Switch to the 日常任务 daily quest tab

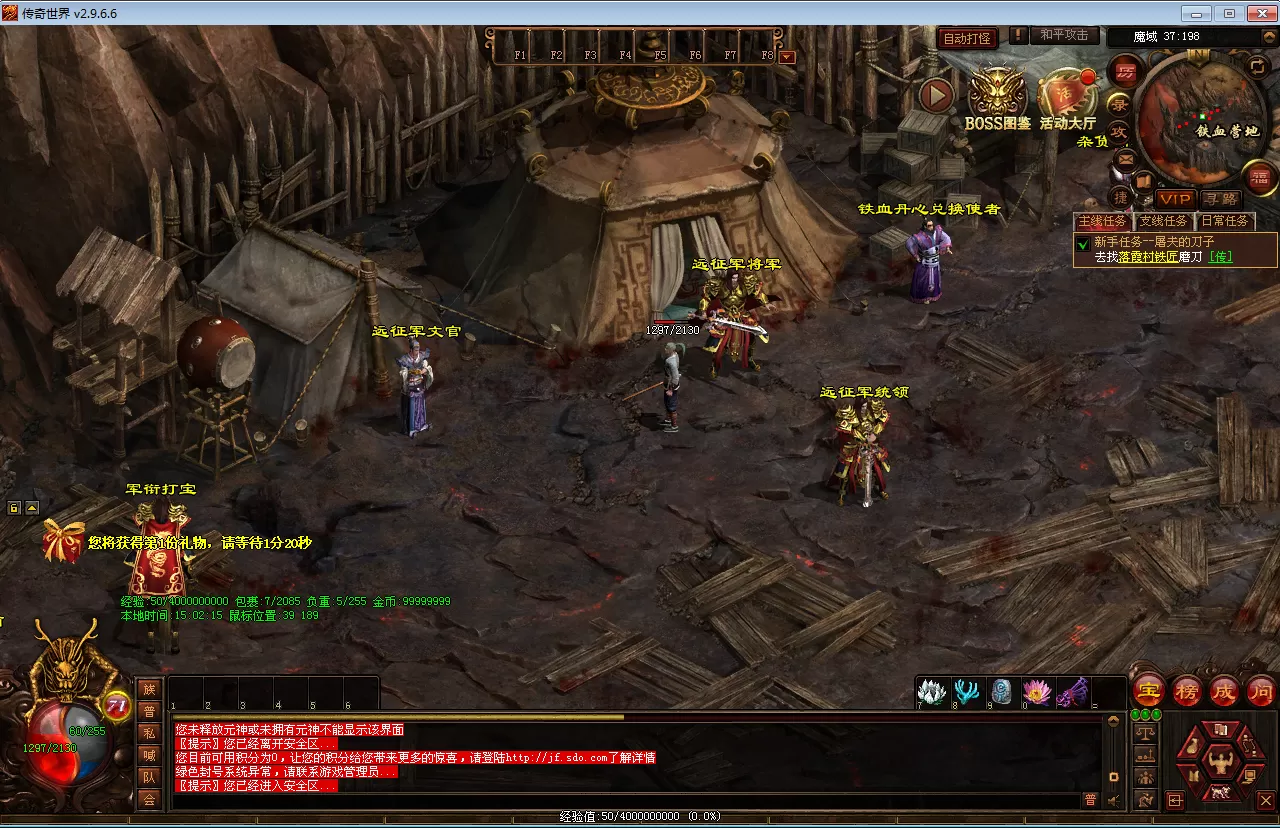(x=1225, y=221)
